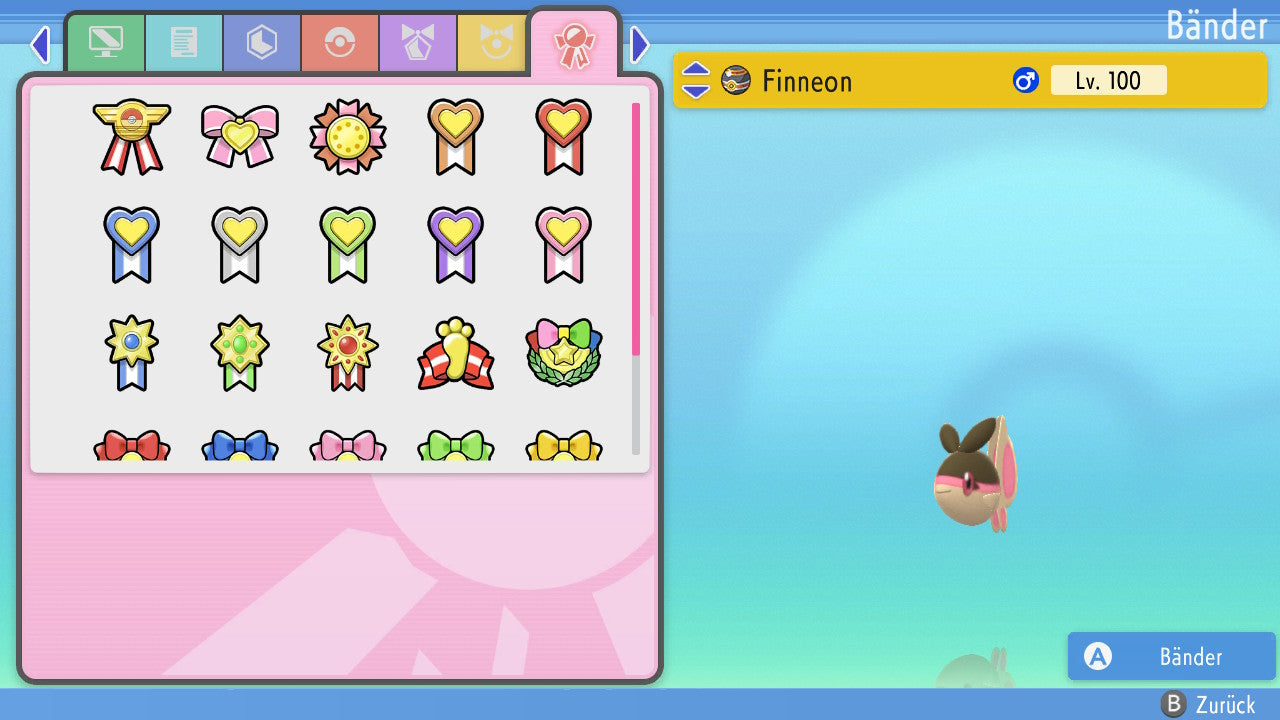Choose the yellow tab

pyautogui.click(x=493, y=43)
